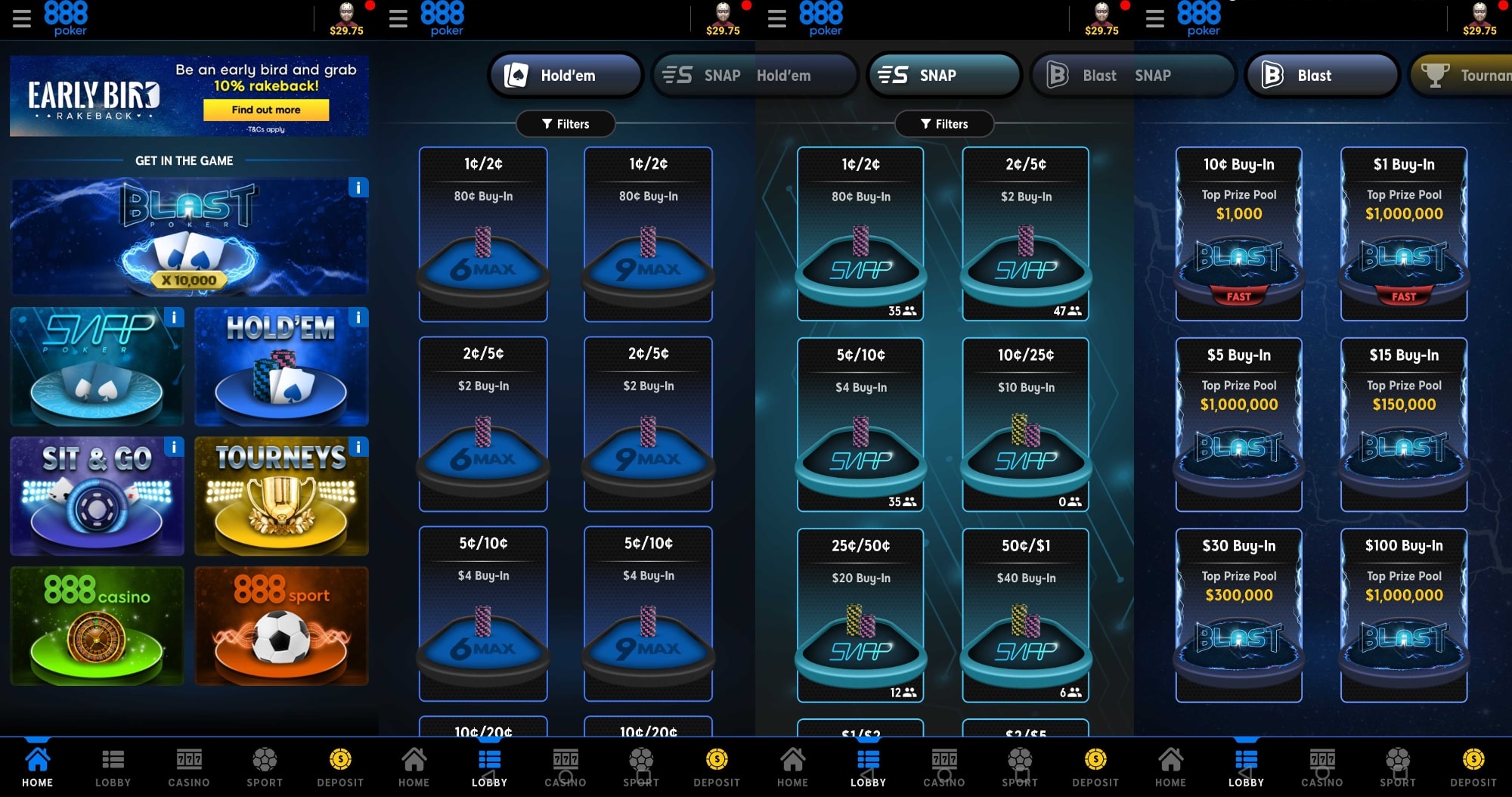Select the $100 Buy-In Blast table
Viewport: 1512px width, 797px height.
point(1402,612)
